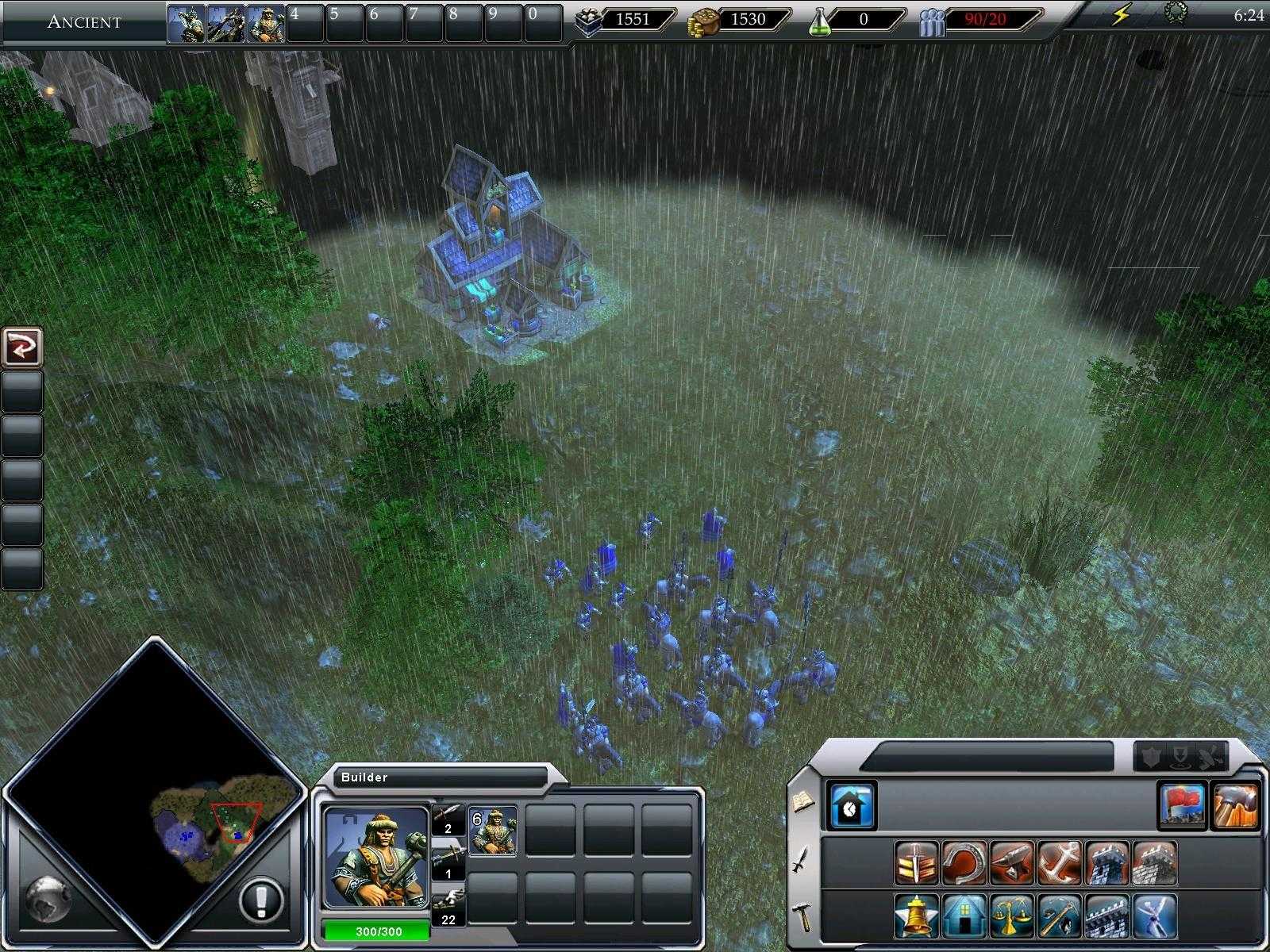Select the Horseshoe stable build icon

click(963, 863)
